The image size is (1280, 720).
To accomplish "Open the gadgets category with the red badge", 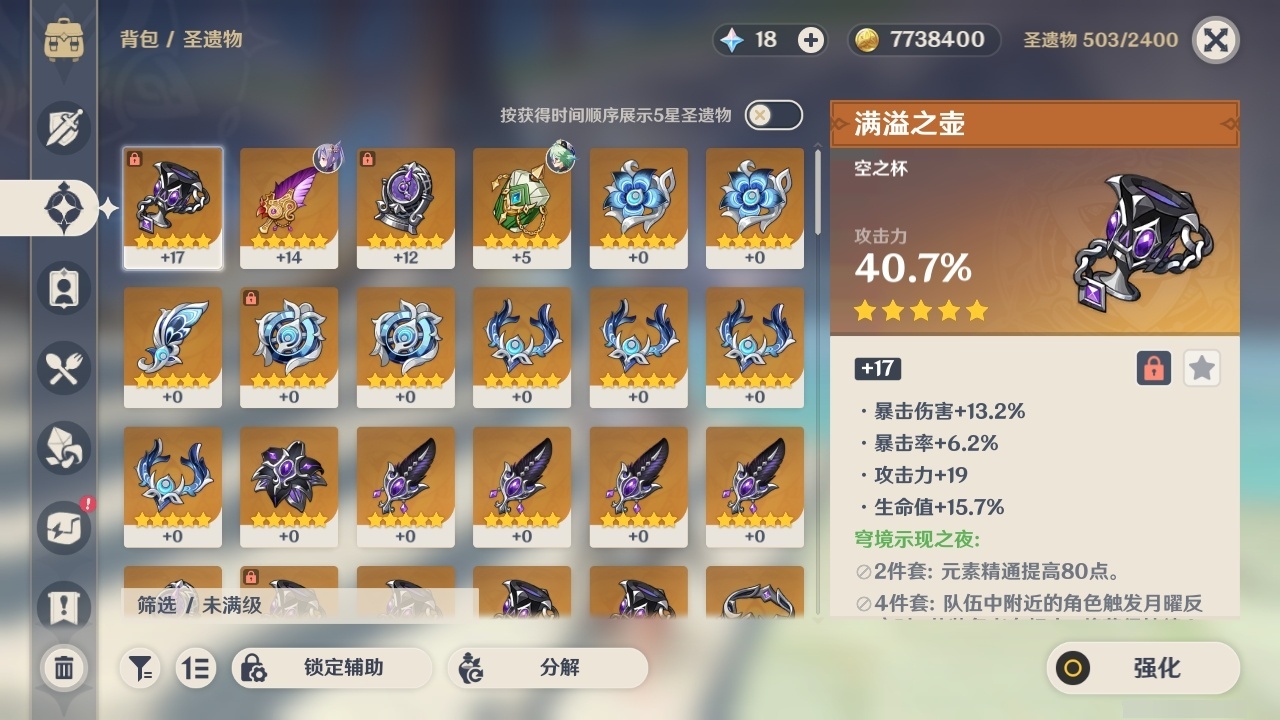I will (63, 528).
